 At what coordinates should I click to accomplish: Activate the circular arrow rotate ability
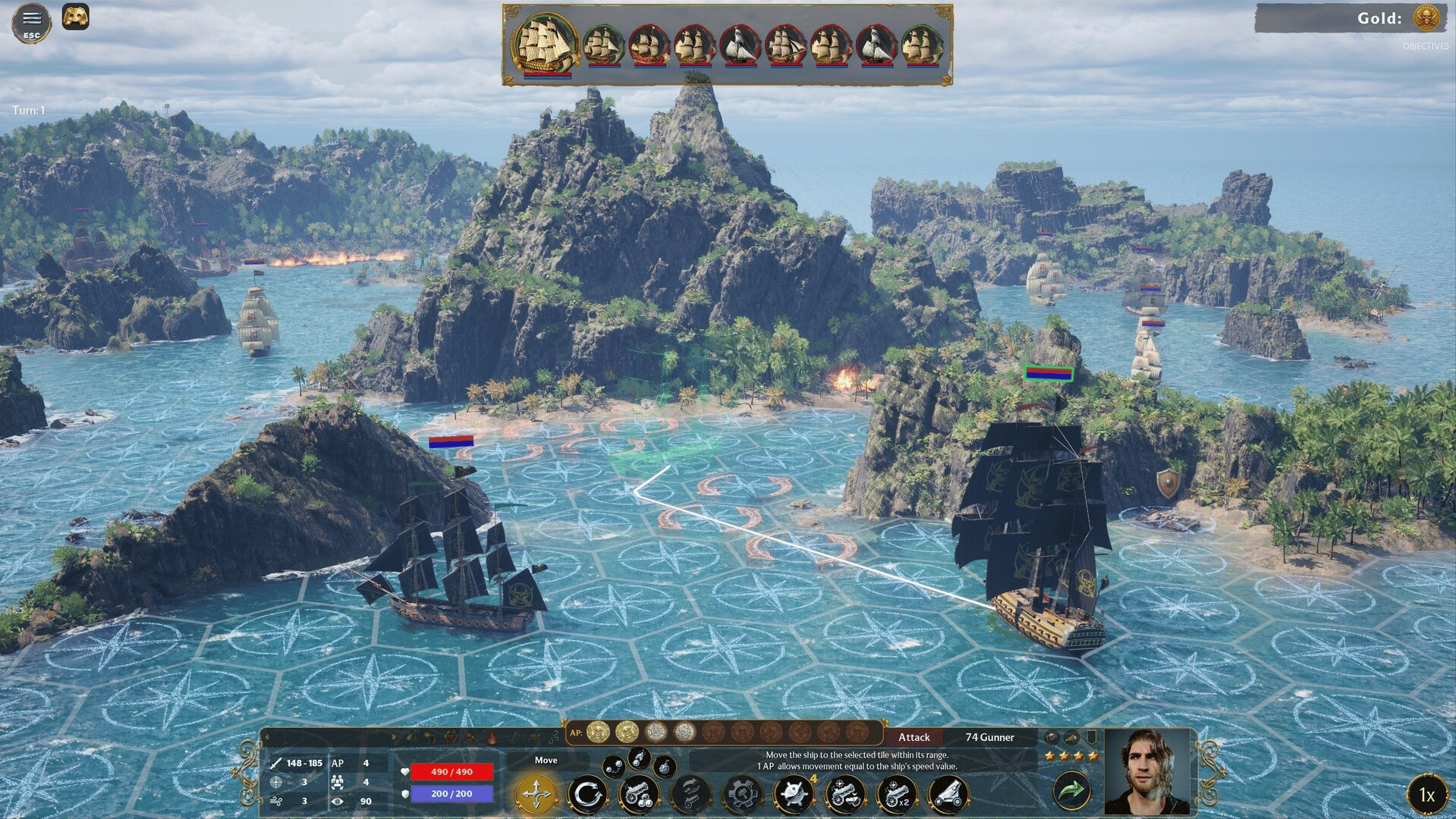pyautogui.click(x=588, y=794)
